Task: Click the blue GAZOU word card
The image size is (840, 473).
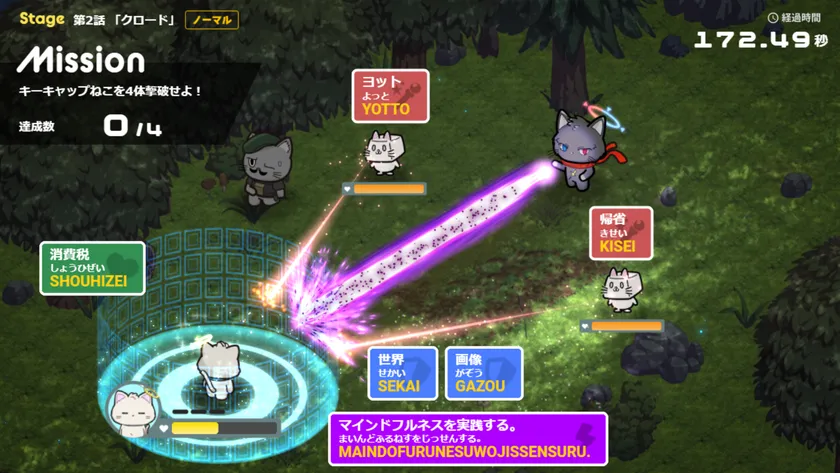Action: pos(483,373)
